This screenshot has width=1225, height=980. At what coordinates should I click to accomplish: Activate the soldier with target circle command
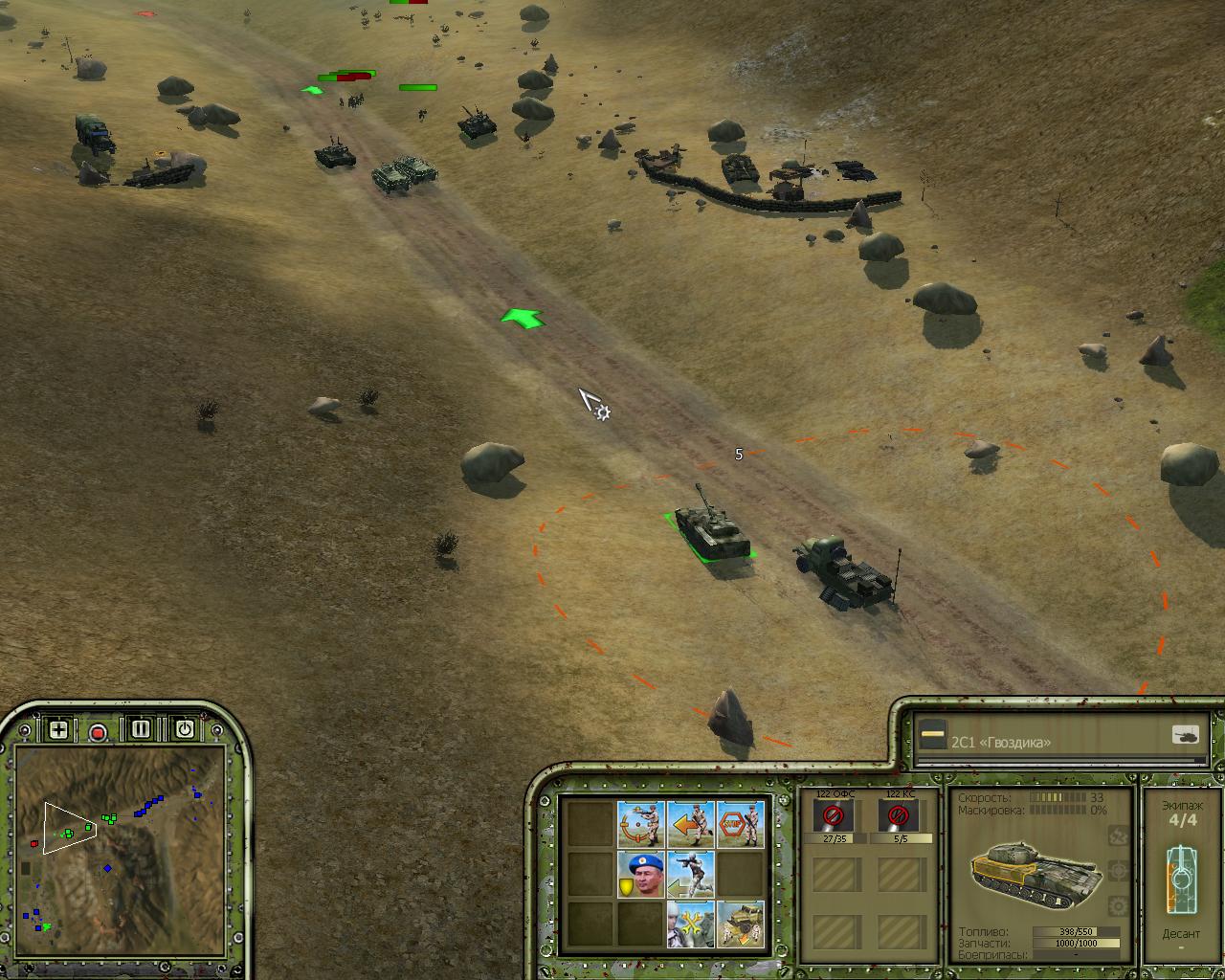tap(640, 824)
